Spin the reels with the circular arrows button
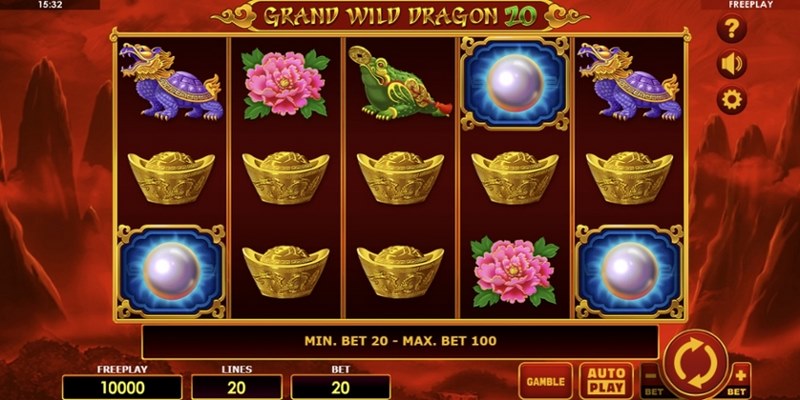The width and height of the screenshot is (800, 400). click(695, 363)
